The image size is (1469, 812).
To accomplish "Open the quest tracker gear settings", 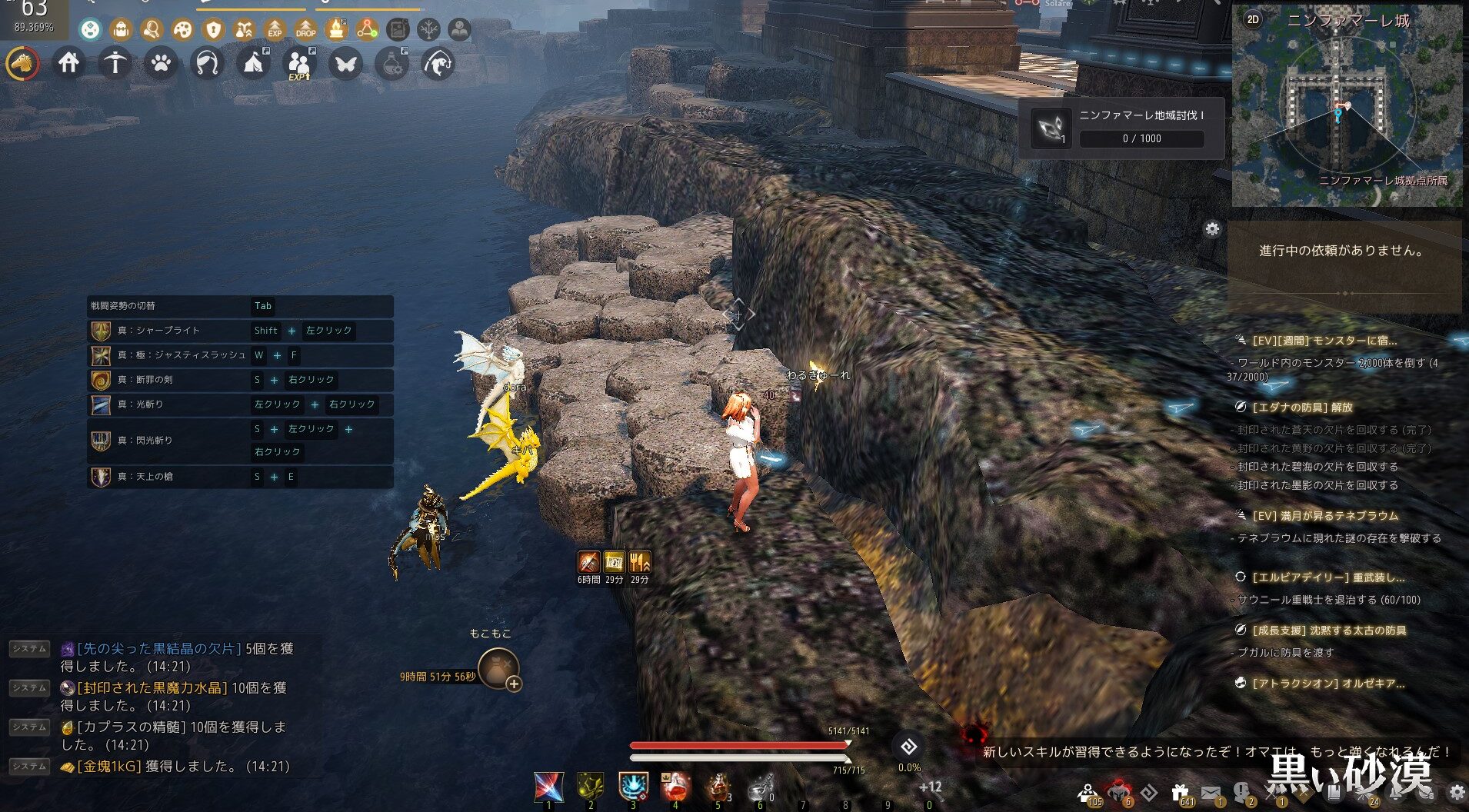I will tap(1212, 229).
